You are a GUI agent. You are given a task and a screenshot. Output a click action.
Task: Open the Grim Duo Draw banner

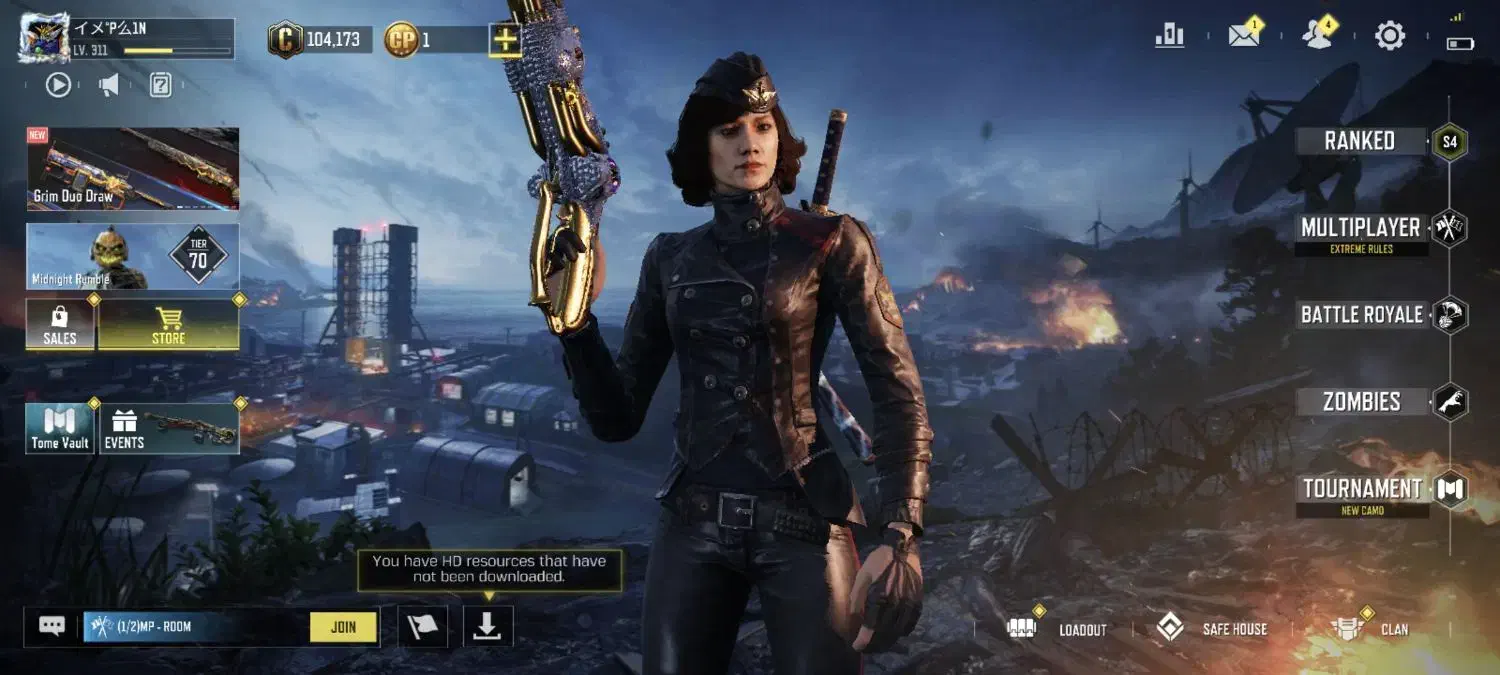pyautogui.click(x=133, y=168)
